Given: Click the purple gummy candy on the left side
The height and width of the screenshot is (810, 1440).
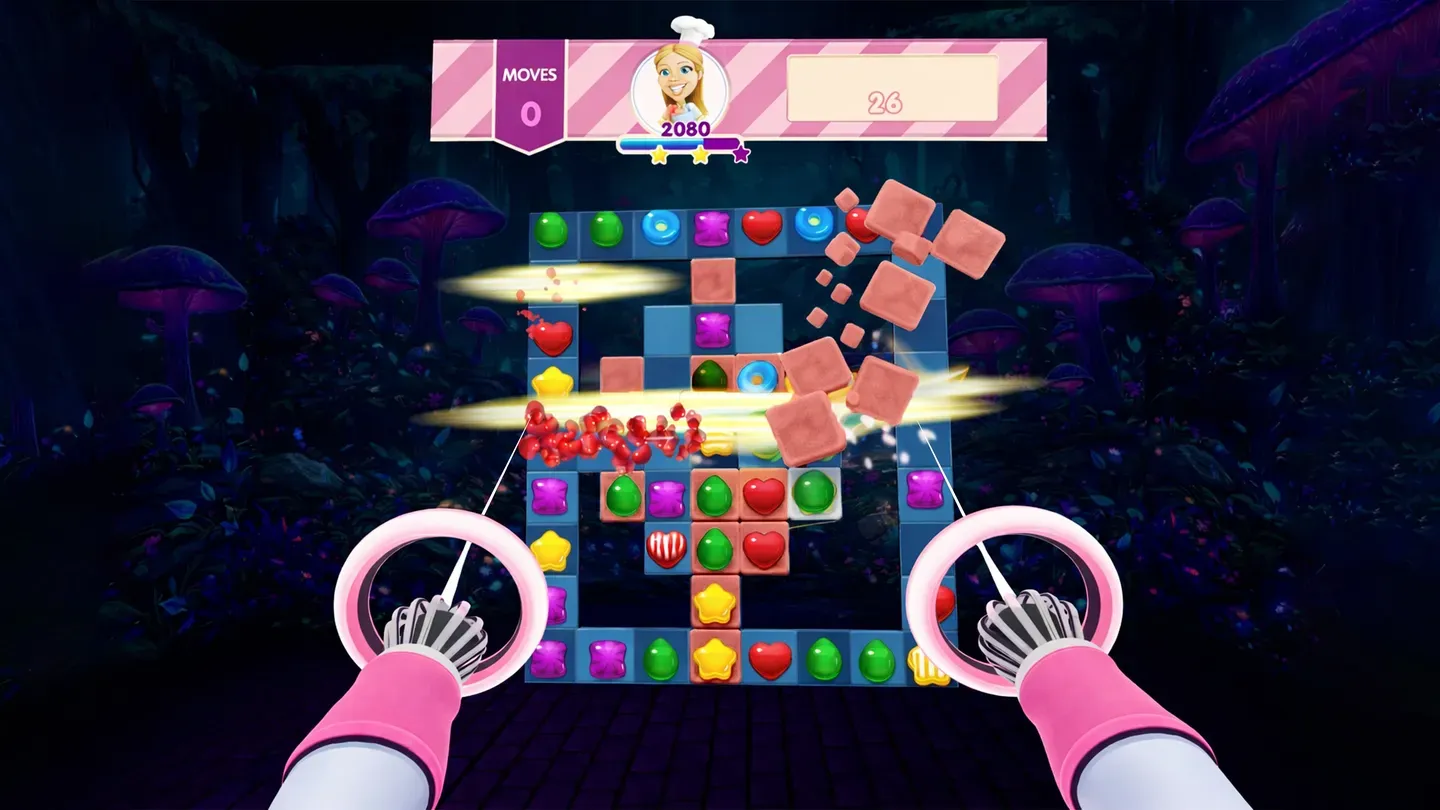Looking at the screenshot, I should click(x=550, y=497).
